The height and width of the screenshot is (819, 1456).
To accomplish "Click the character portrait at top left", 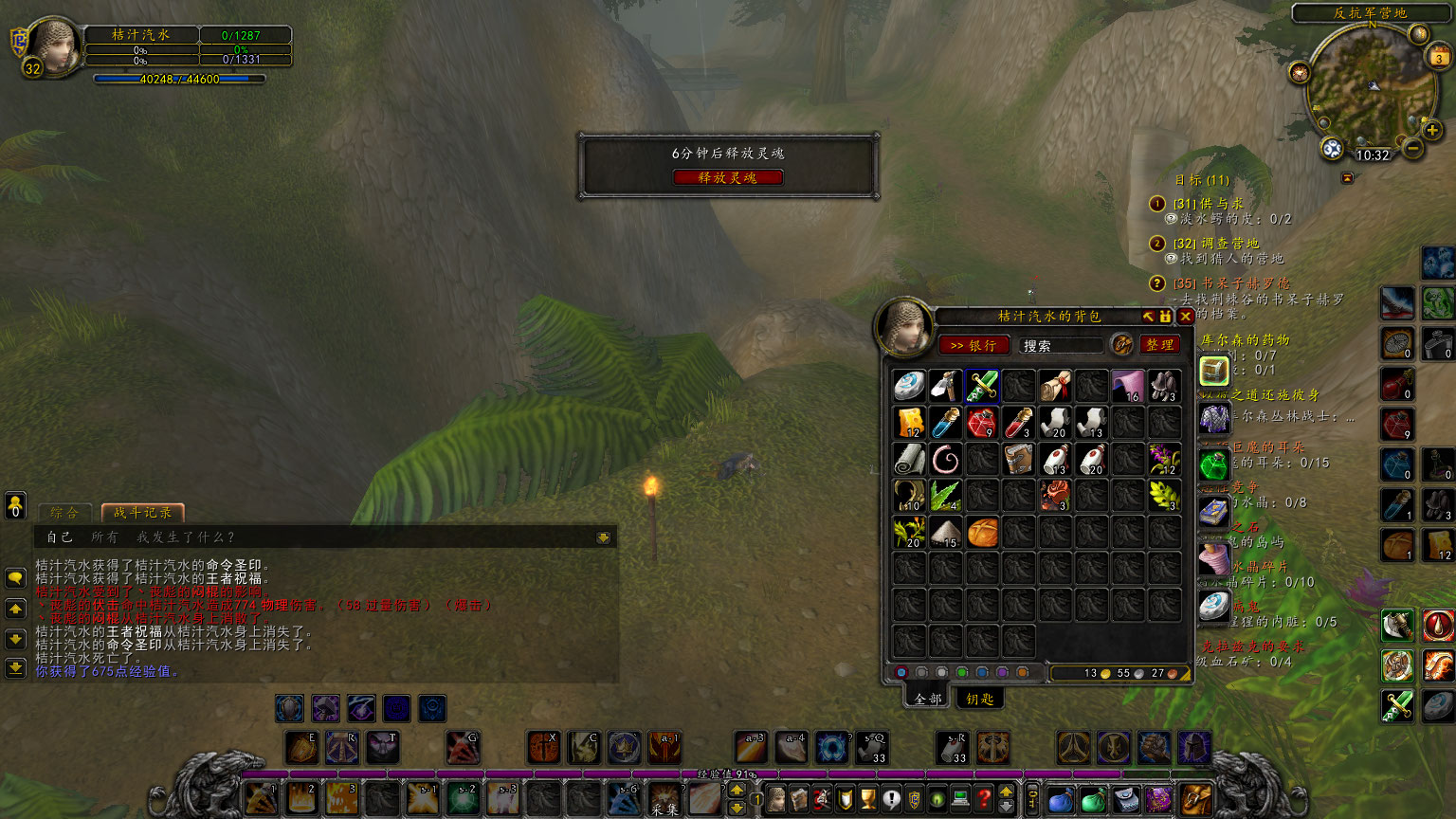I will (x=56, y=45).
